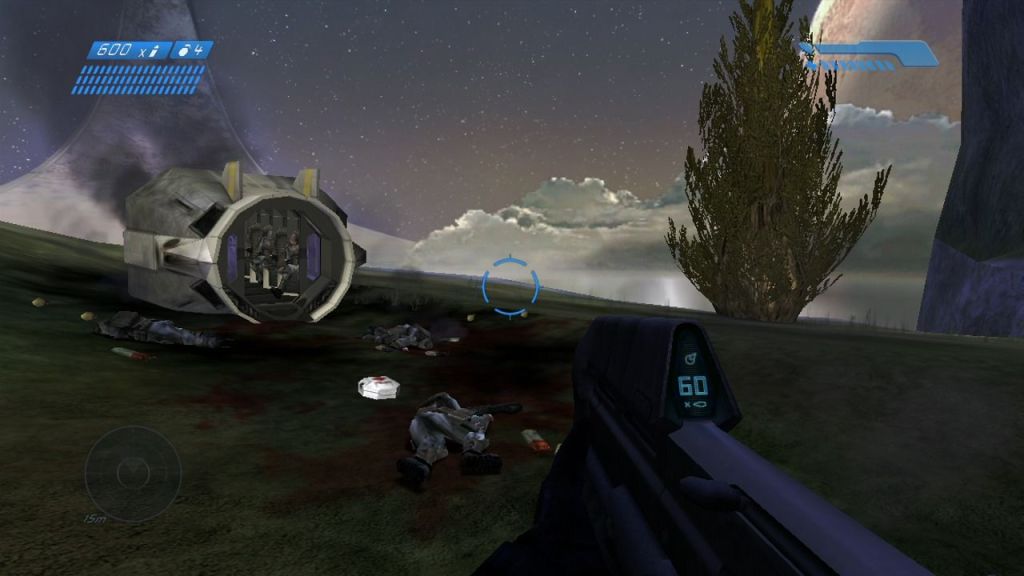Click the circular motion tracker radar
1024x576 pixels.
(132, 473)
